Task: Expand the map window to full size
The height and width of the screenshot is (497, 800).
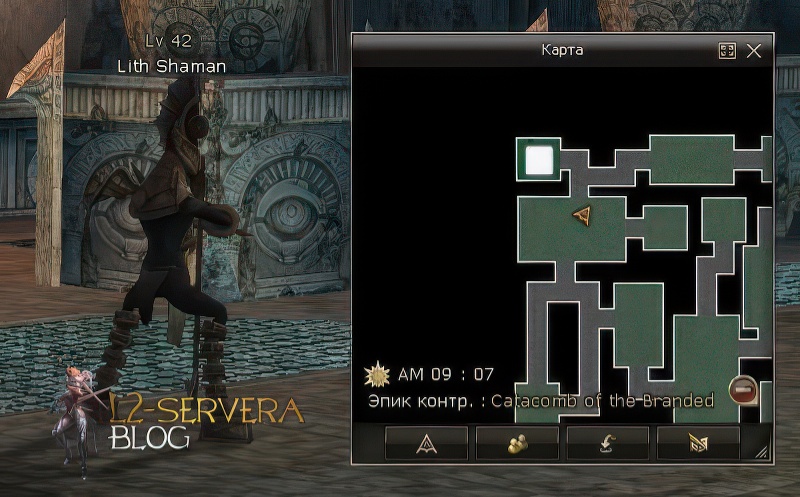Action: [x=727, y=51]
